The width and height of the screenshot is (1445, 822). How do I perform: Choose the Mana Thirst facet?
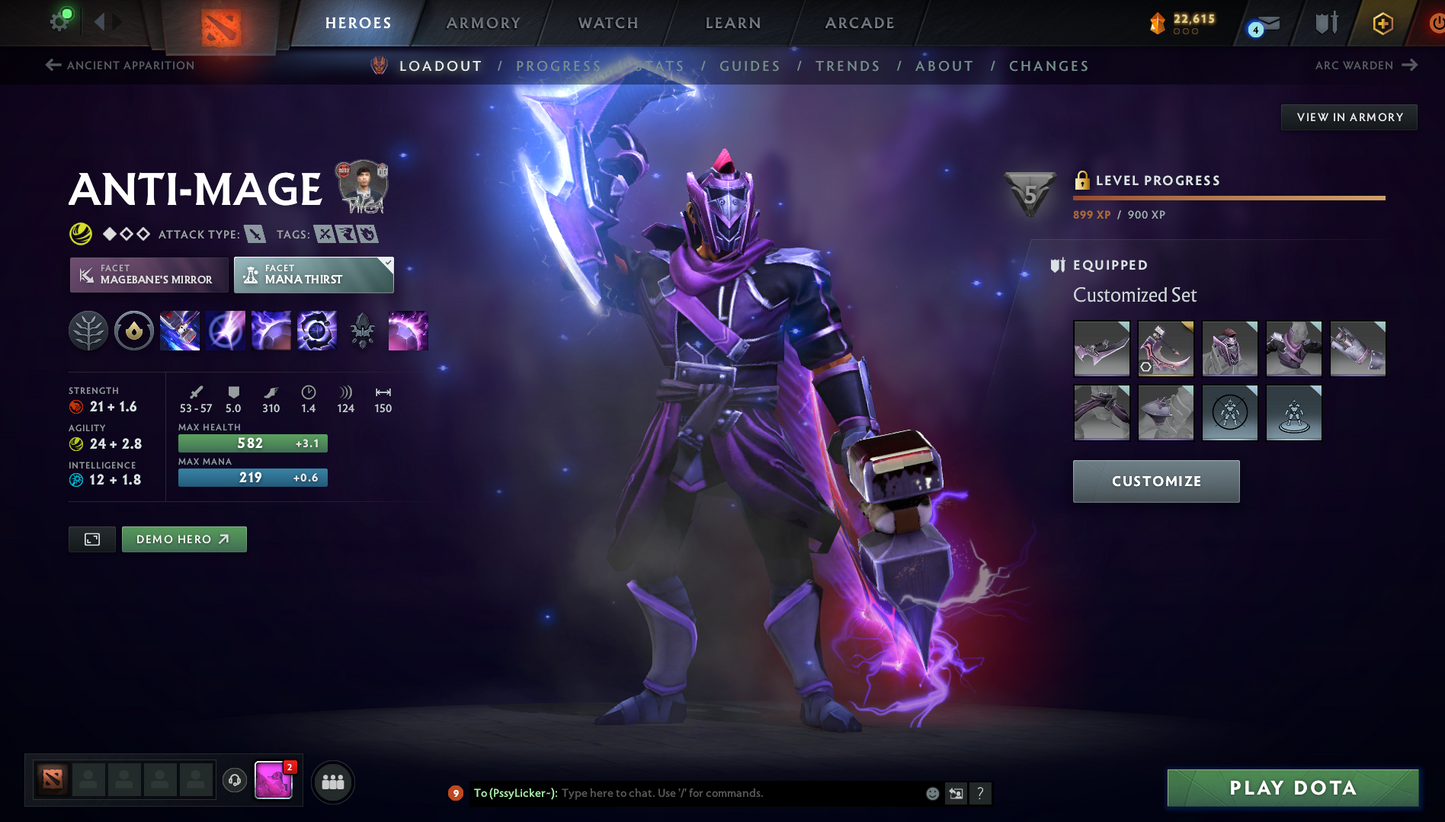point(313,275)
